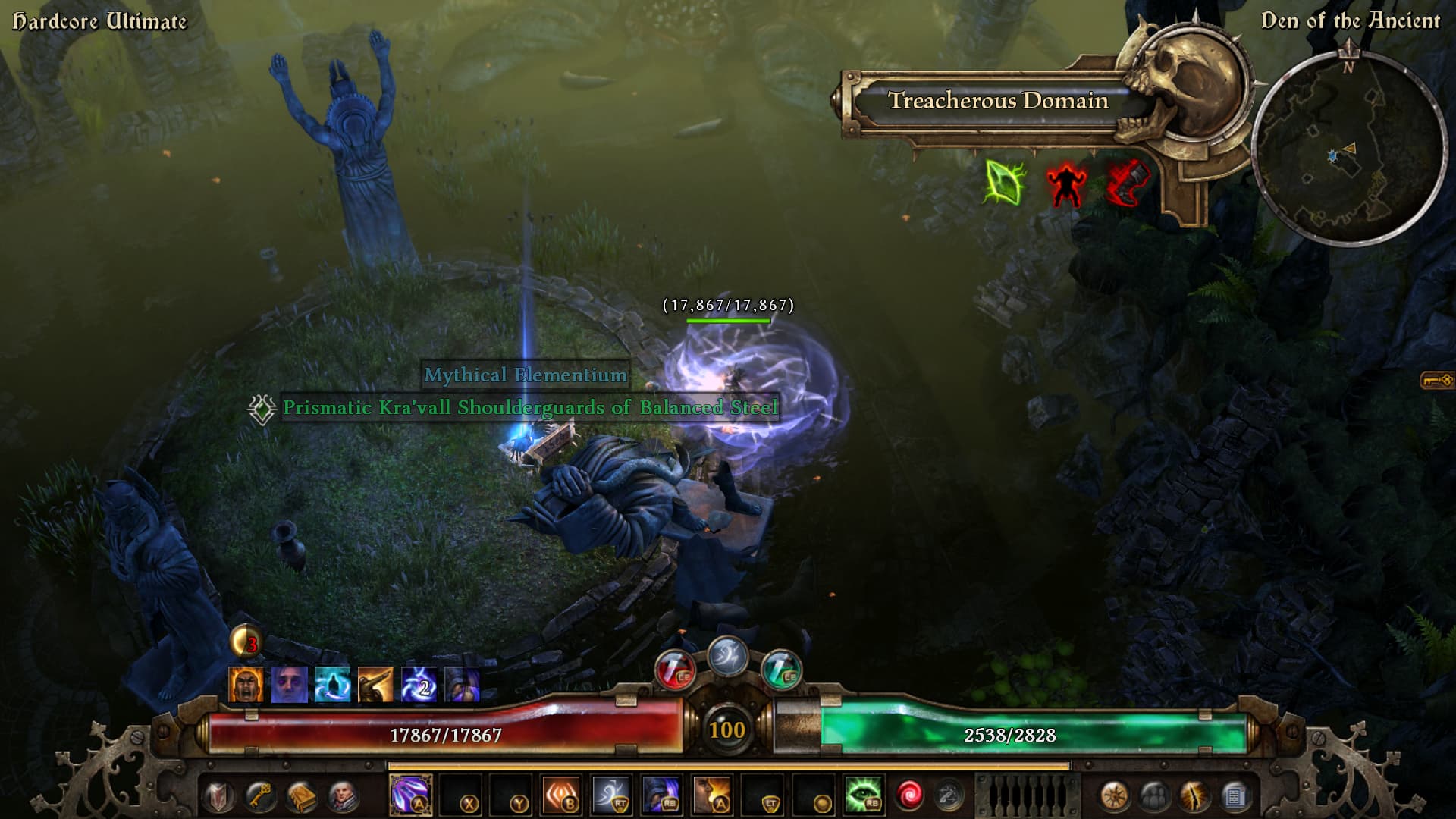Click the red shield banner button
Image resolution: width=1456 pixels, height=819 pixels.
click(x=219, y=796)
